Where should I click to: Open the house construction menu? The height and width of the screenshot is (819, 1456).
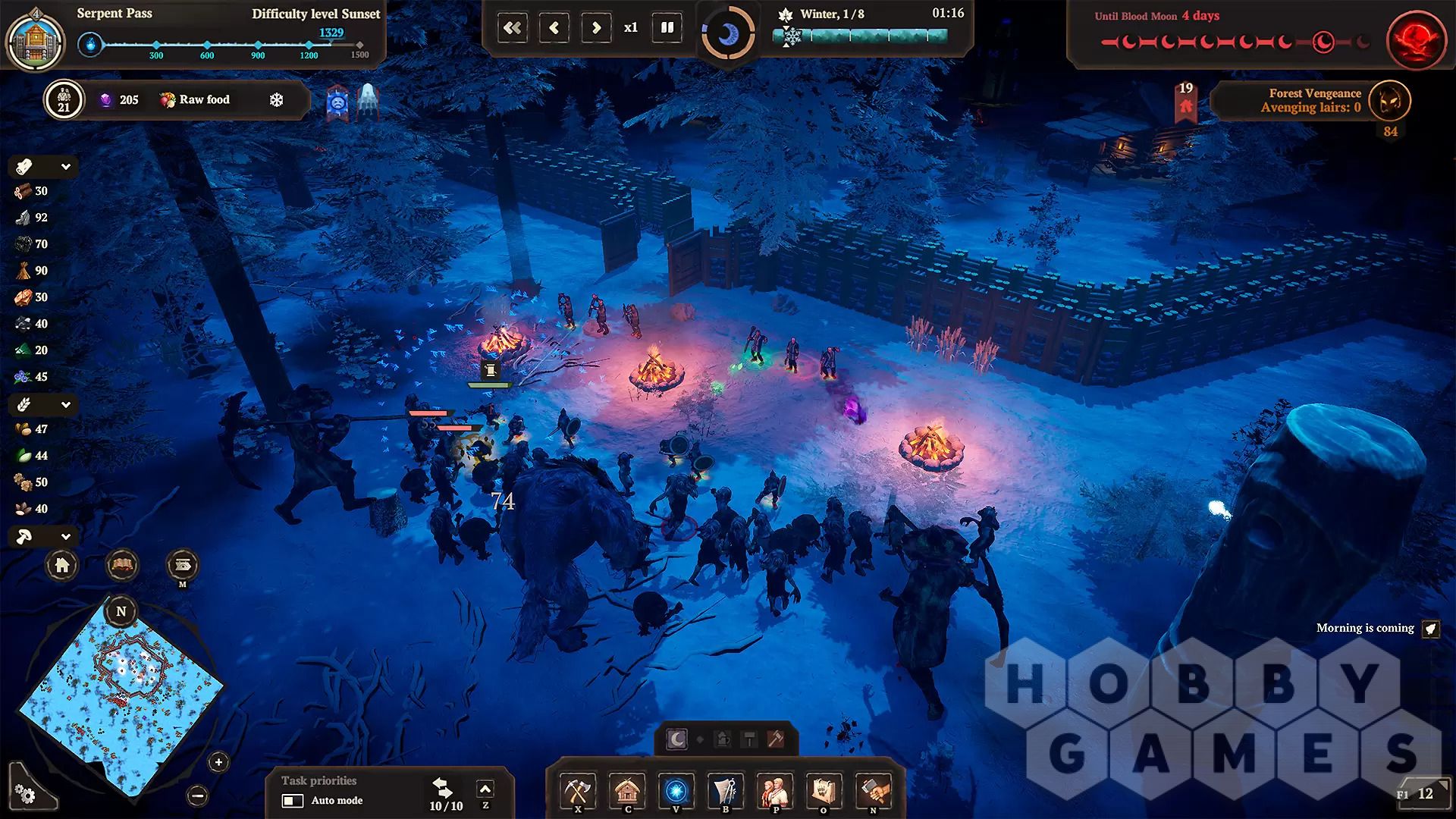tap(627, 791)
